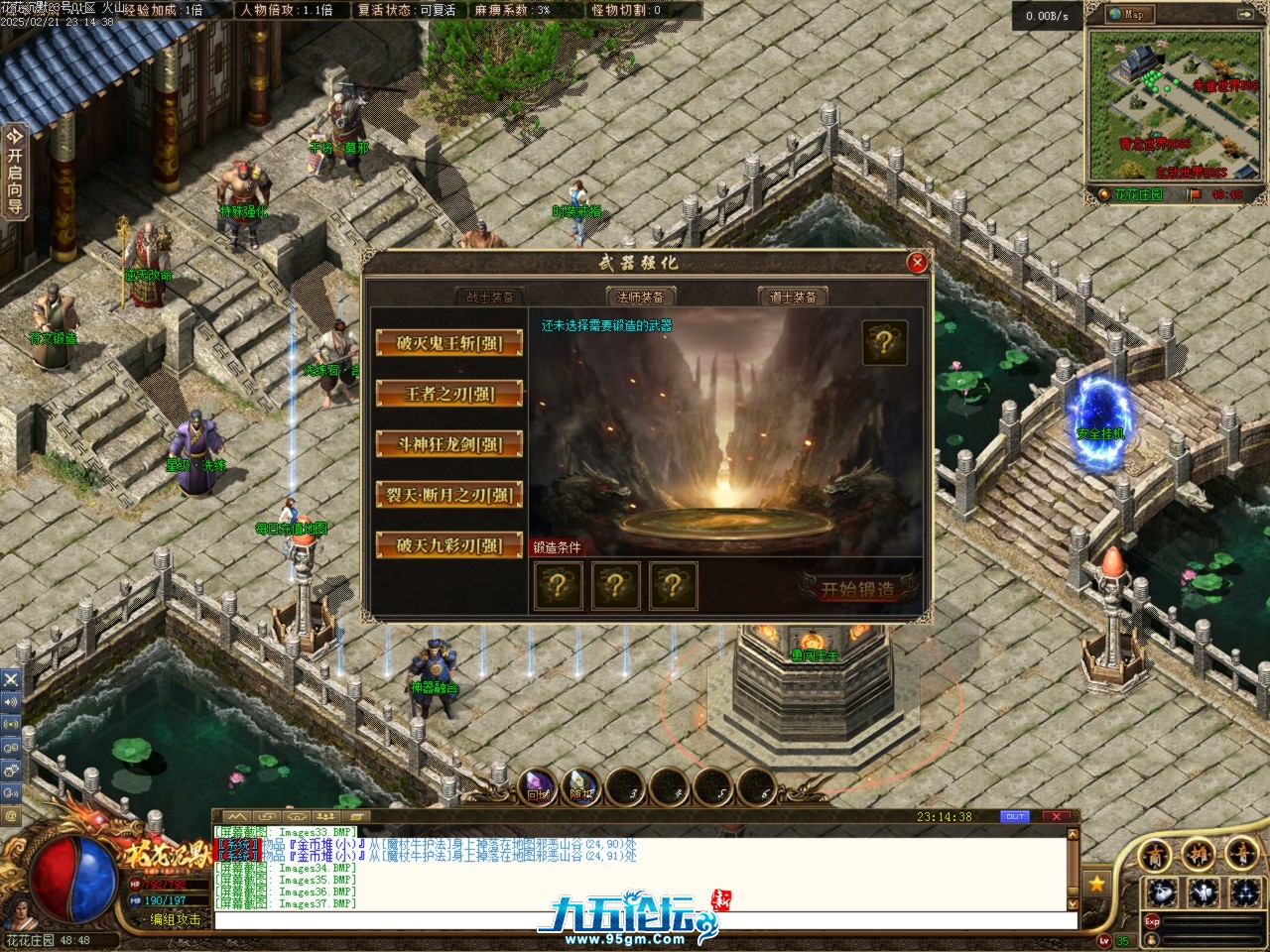
Task: Choose the 王者之刃[强] weapon entry
Action: (x=448, y=394)
